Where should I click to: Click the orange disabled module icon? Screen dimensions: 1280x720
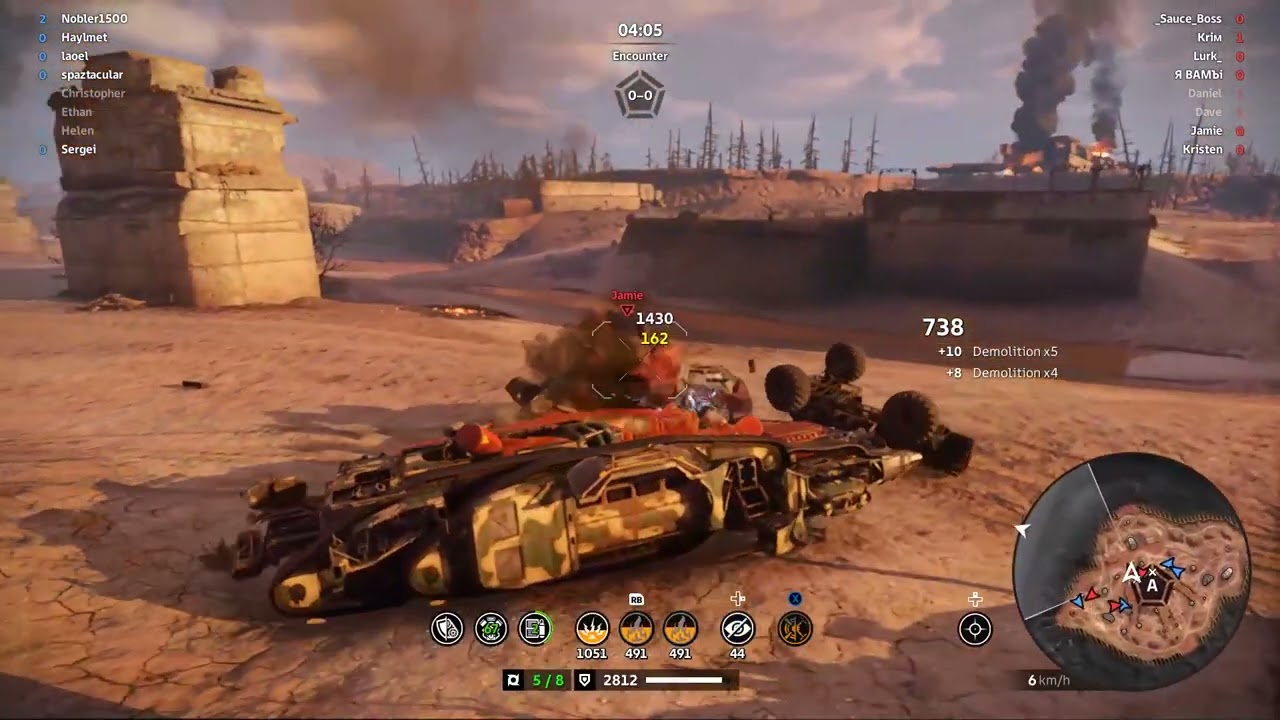[x=795, y=628]
